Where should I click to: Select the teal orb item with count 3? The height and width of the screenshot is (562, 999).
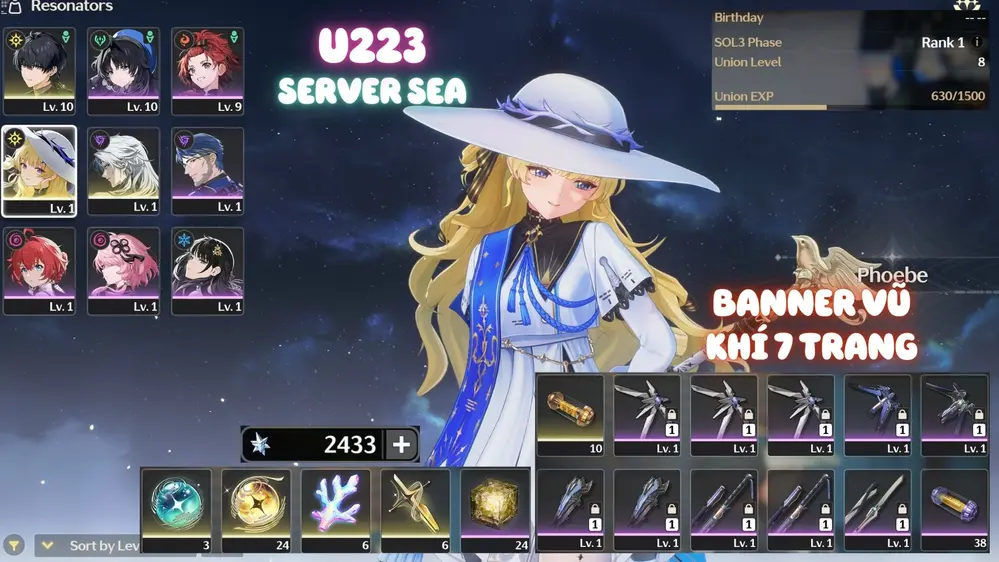point(176,510)
